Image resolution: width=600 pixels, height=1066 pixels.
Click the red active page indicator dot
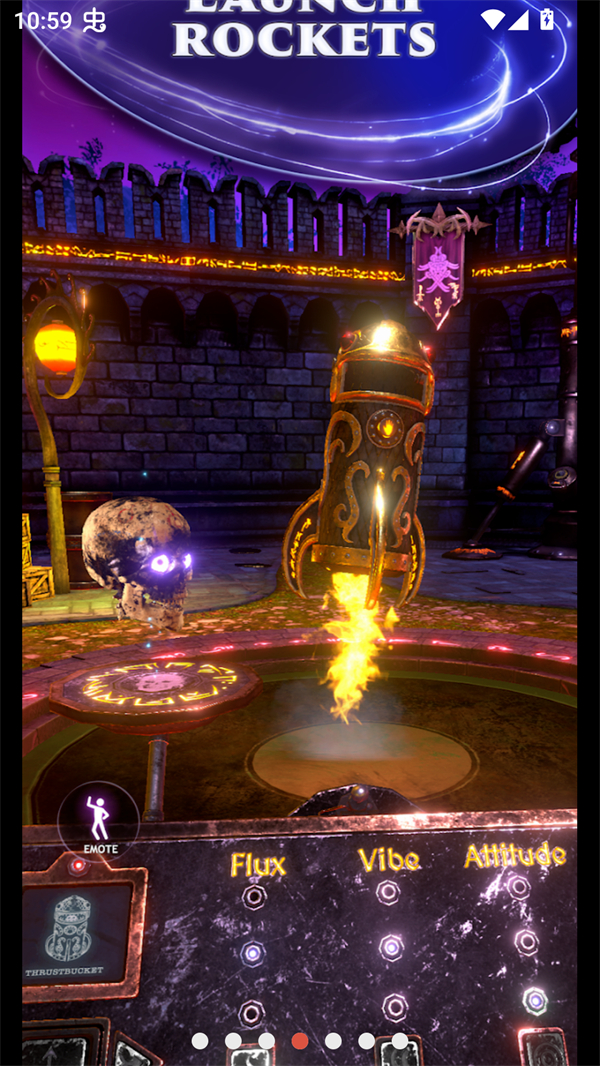(300, 1041)
